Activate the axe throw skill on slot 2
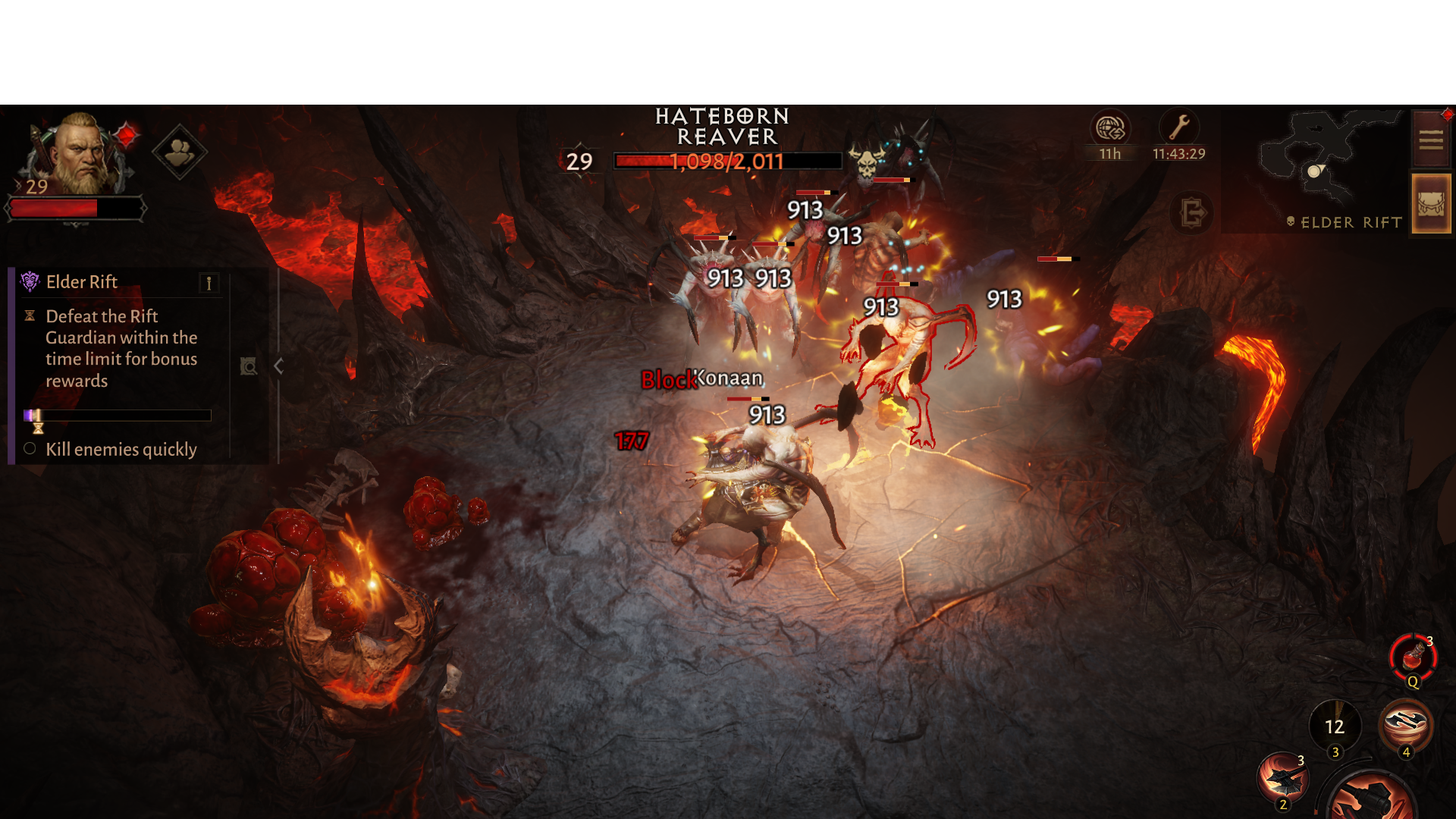Viewport: 1456px width, 819px height. click(1283, 775)
